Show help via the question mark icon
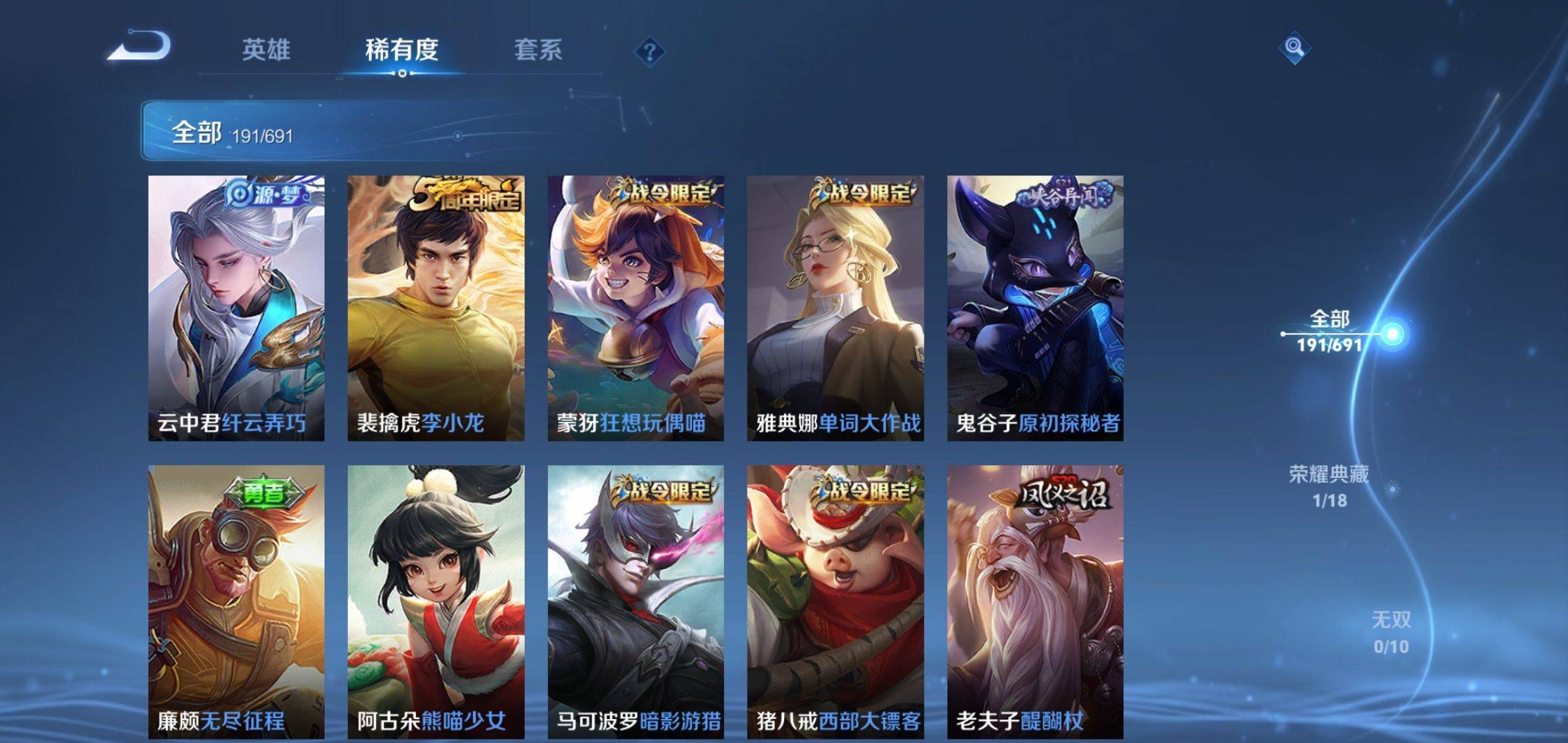Image resolution: width=1568 pixels, height=743 pixels. pyautogui.click(x=649, y=52)
